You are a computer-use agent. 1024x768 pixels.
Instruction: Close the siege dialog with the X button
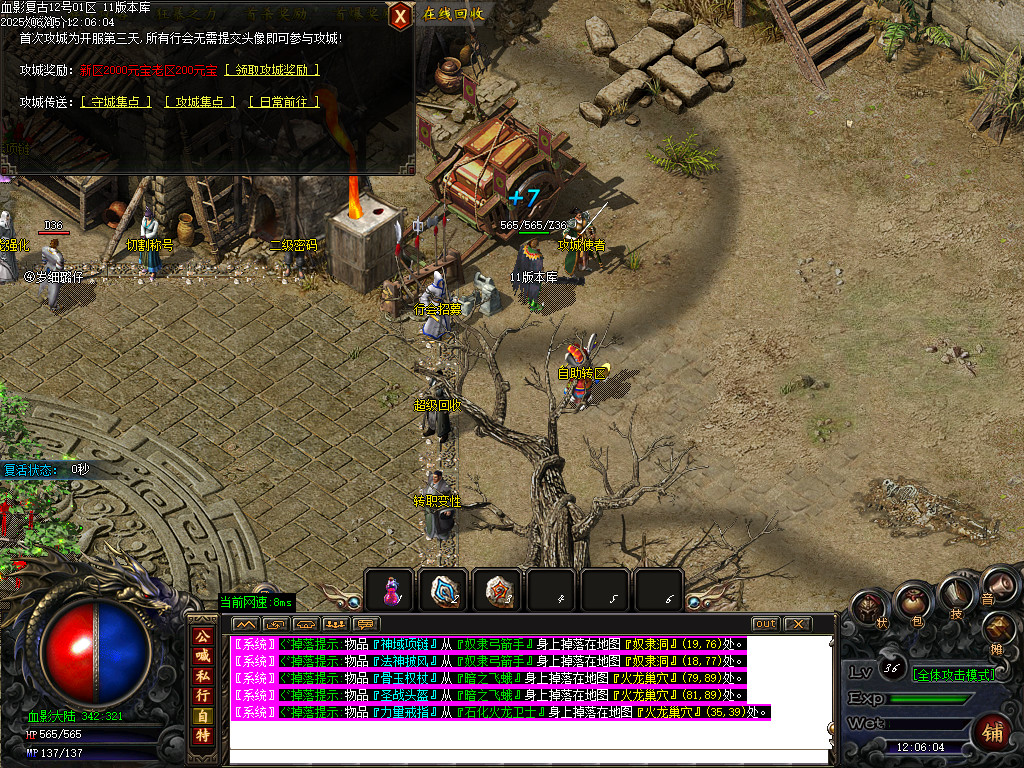pyautogui.click(x=400, y=15)
